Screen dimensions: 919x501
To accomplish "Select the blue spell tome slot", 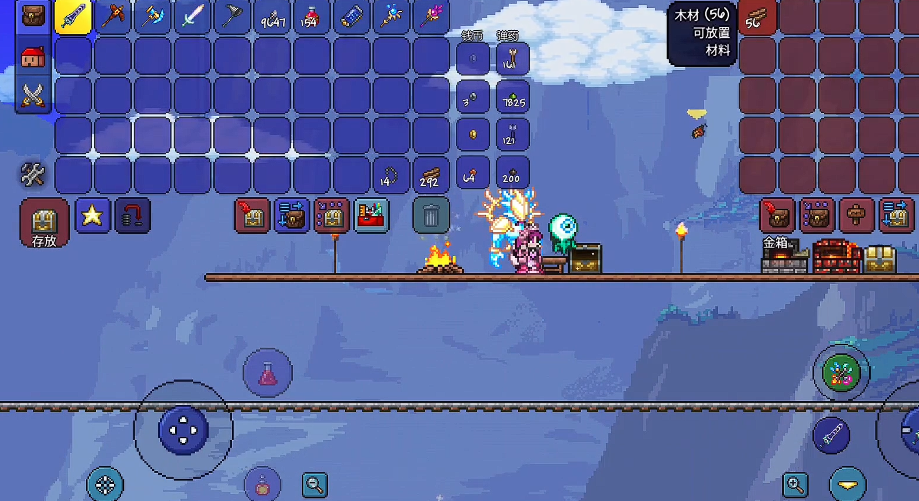I will (x=351, y=16).
